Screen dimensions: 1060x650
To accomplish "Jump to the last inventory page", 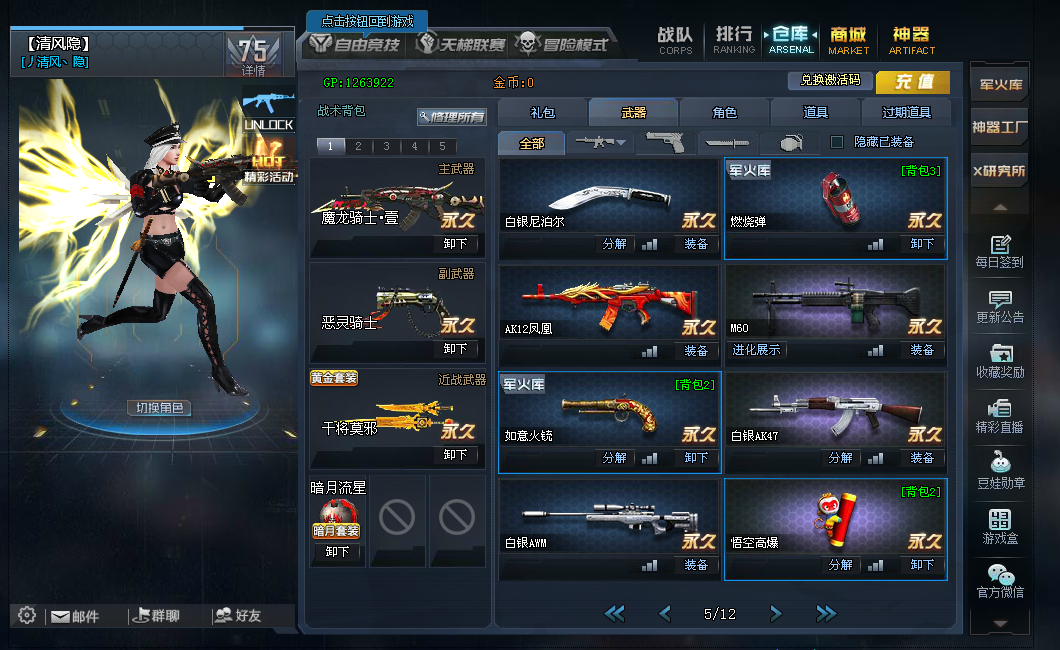I will point(826,613).
